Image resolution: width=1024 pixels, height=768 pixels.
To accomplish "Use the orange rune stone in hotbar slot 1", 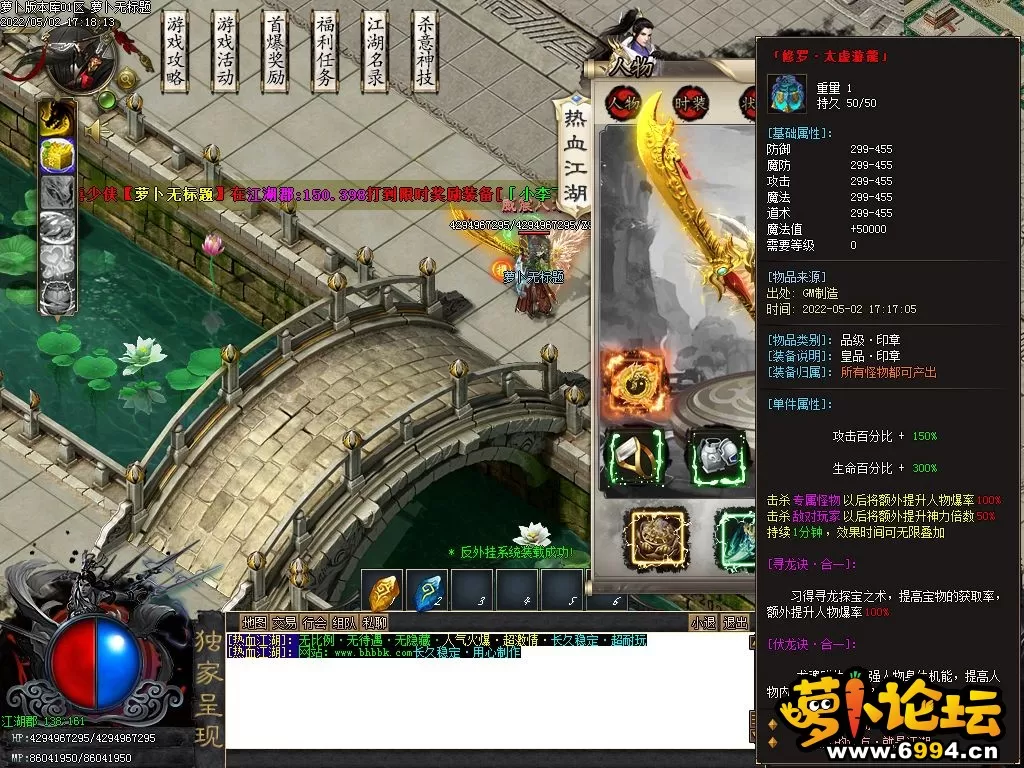I will point(384,593).
